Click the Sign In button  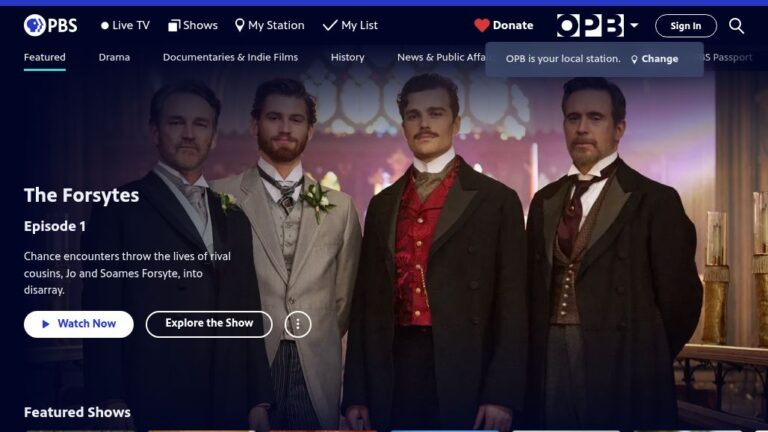pyautogui.click(x=685, y=26)
